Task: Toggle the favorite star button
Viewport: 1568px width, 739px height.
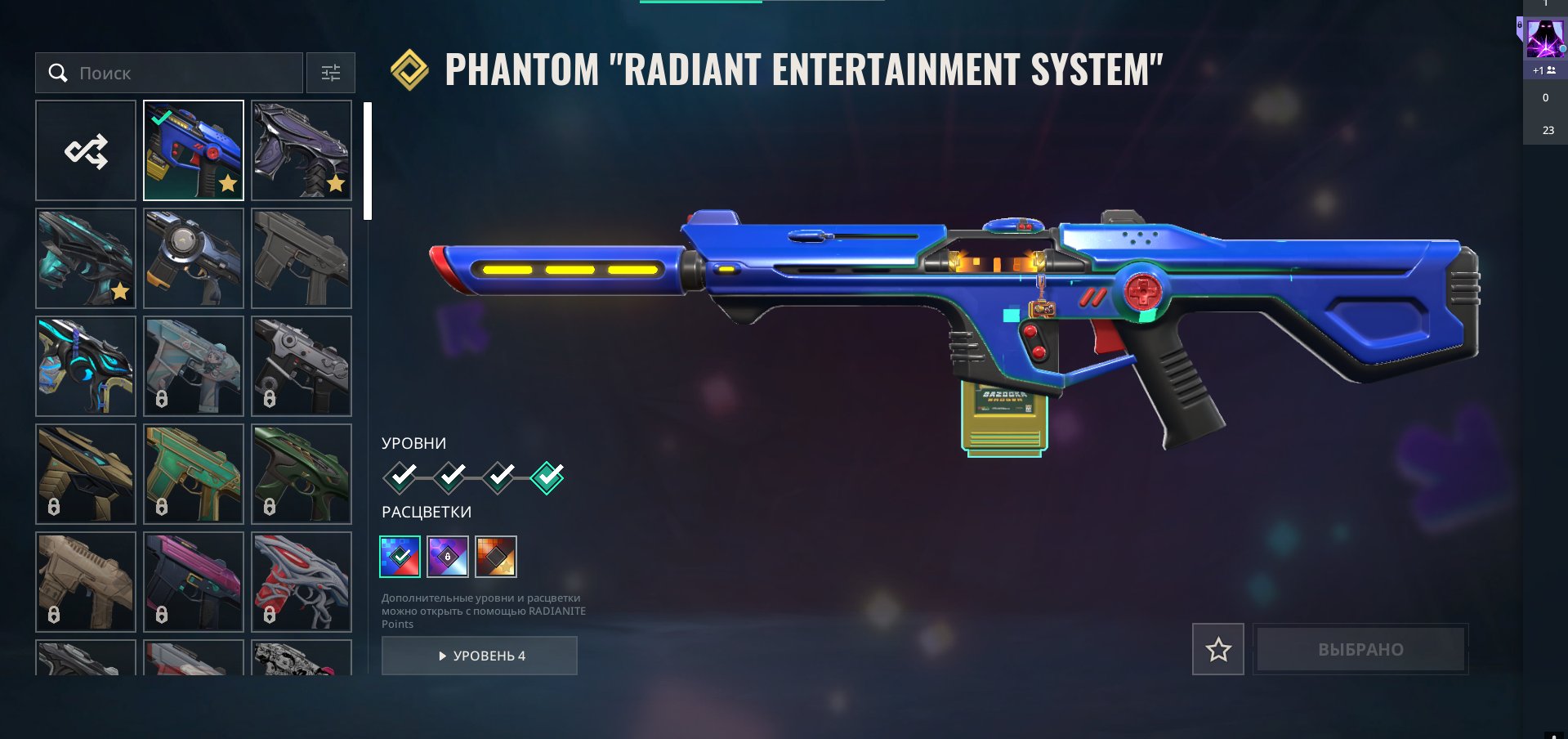Action: pos(1218,649)
